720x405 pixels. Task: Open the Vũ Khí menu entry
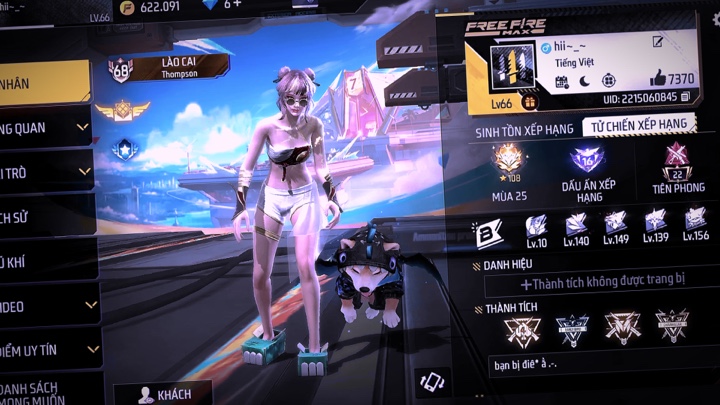pyautogui.click(x=45, y=262)
